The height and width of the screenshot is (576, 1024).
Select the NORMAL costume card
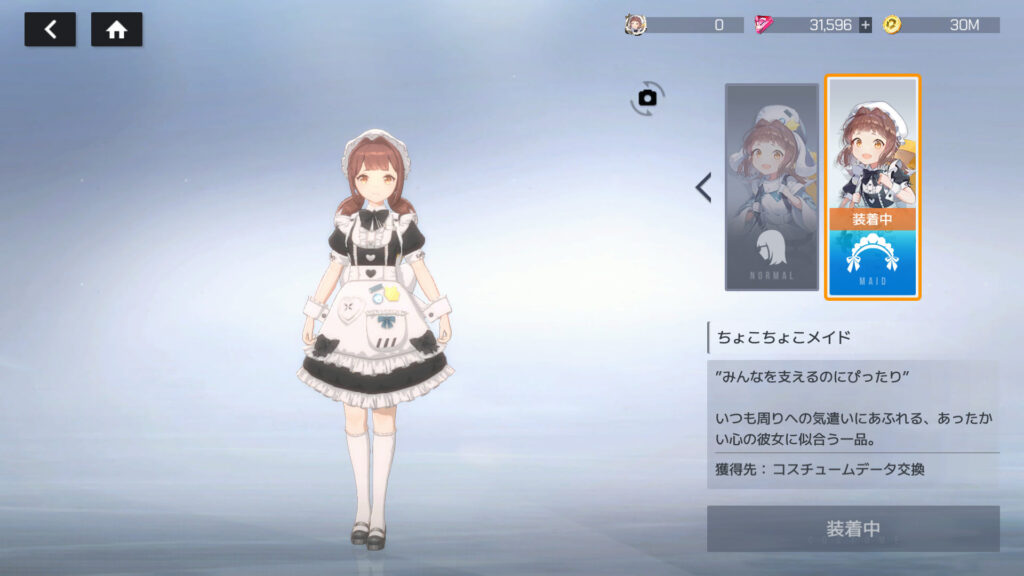click(771, 187)
